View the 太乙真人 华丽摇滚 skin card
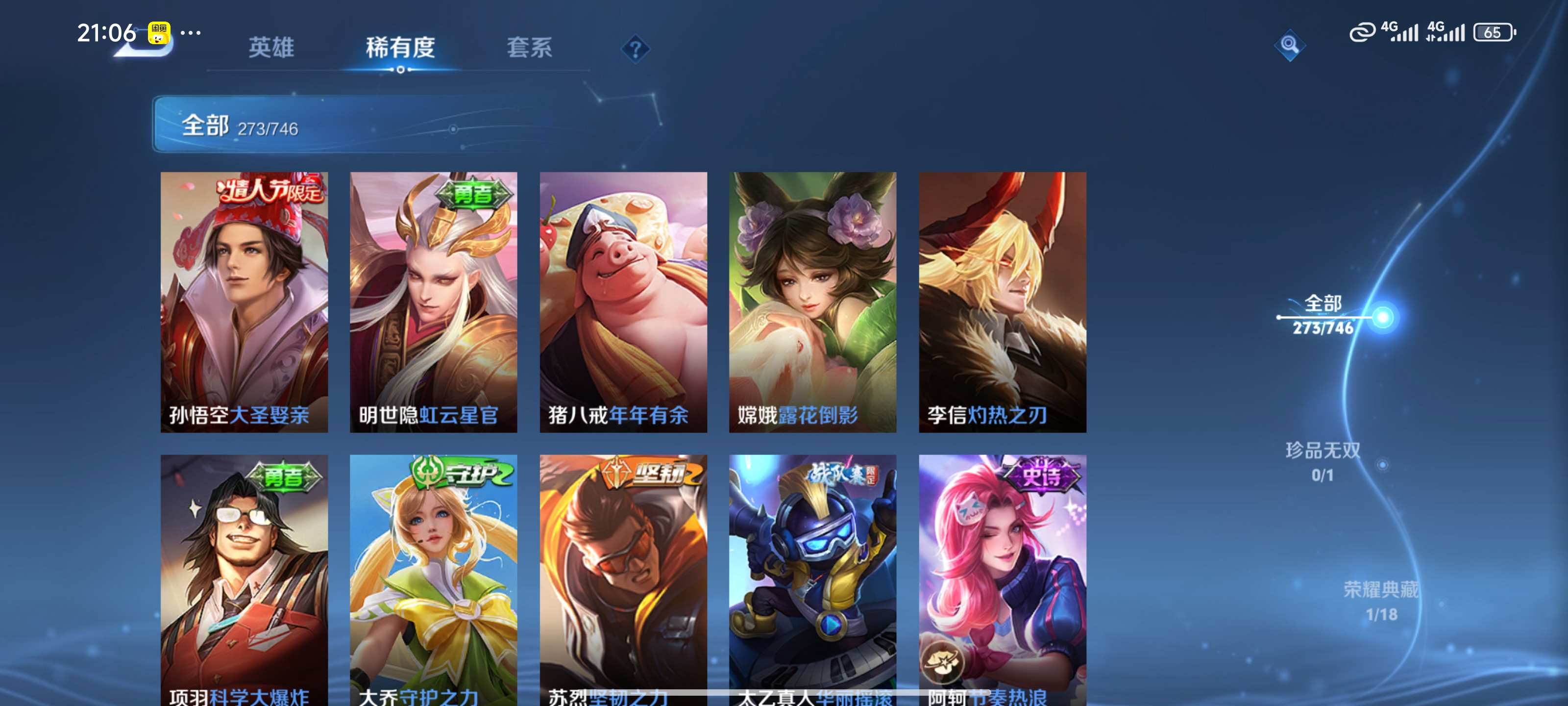1568x706 pixels. (x=812, y=579)
